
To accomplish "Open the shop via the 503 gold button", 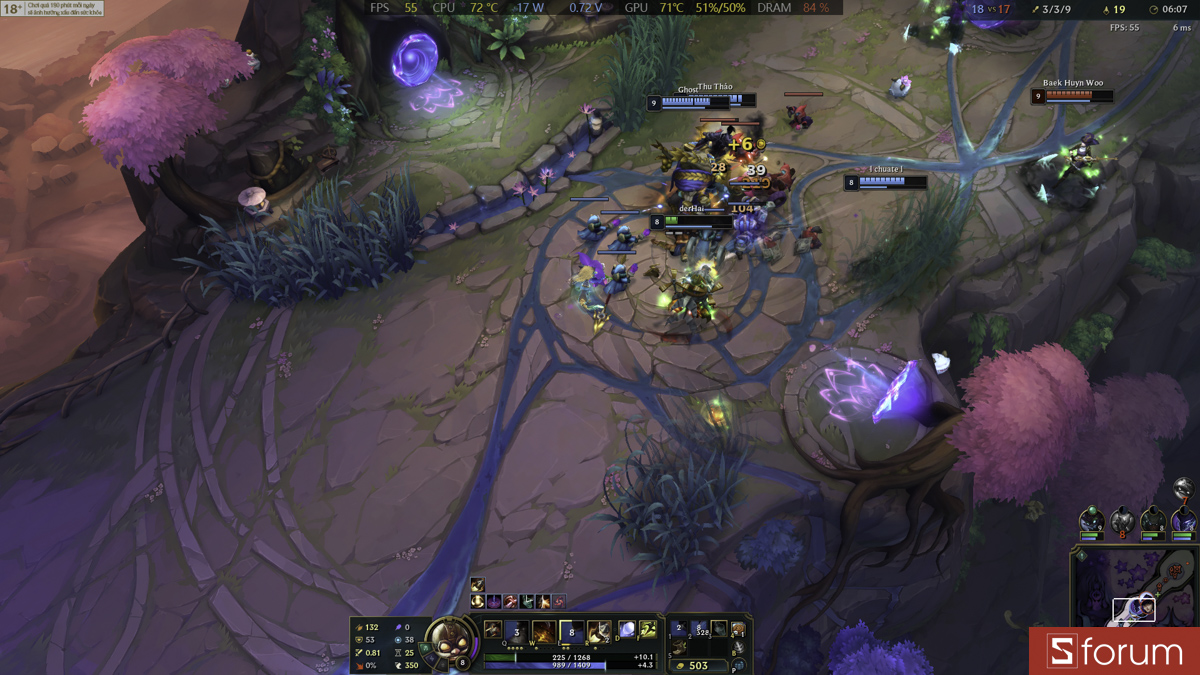I will (x=699, y=665).
